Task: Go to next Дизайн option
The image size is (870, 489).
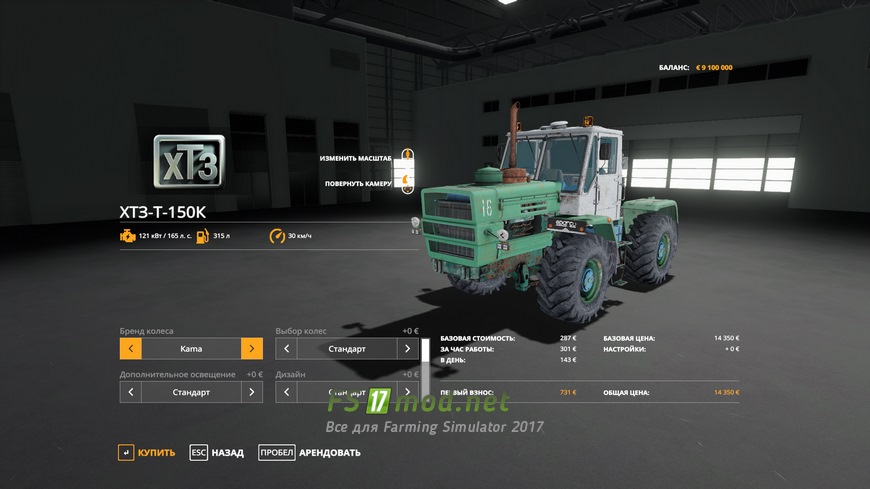Action: tap(408, 392)
